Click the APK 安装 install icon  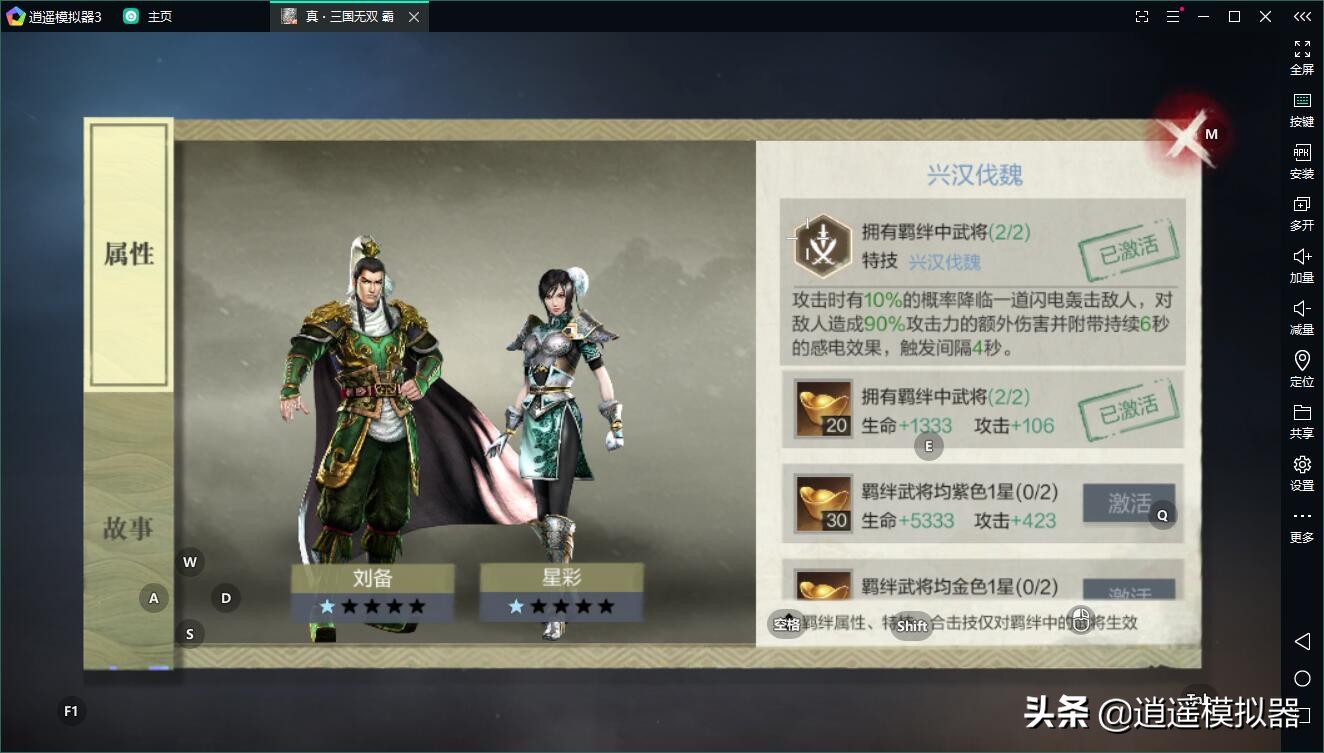pos(1301,162)
